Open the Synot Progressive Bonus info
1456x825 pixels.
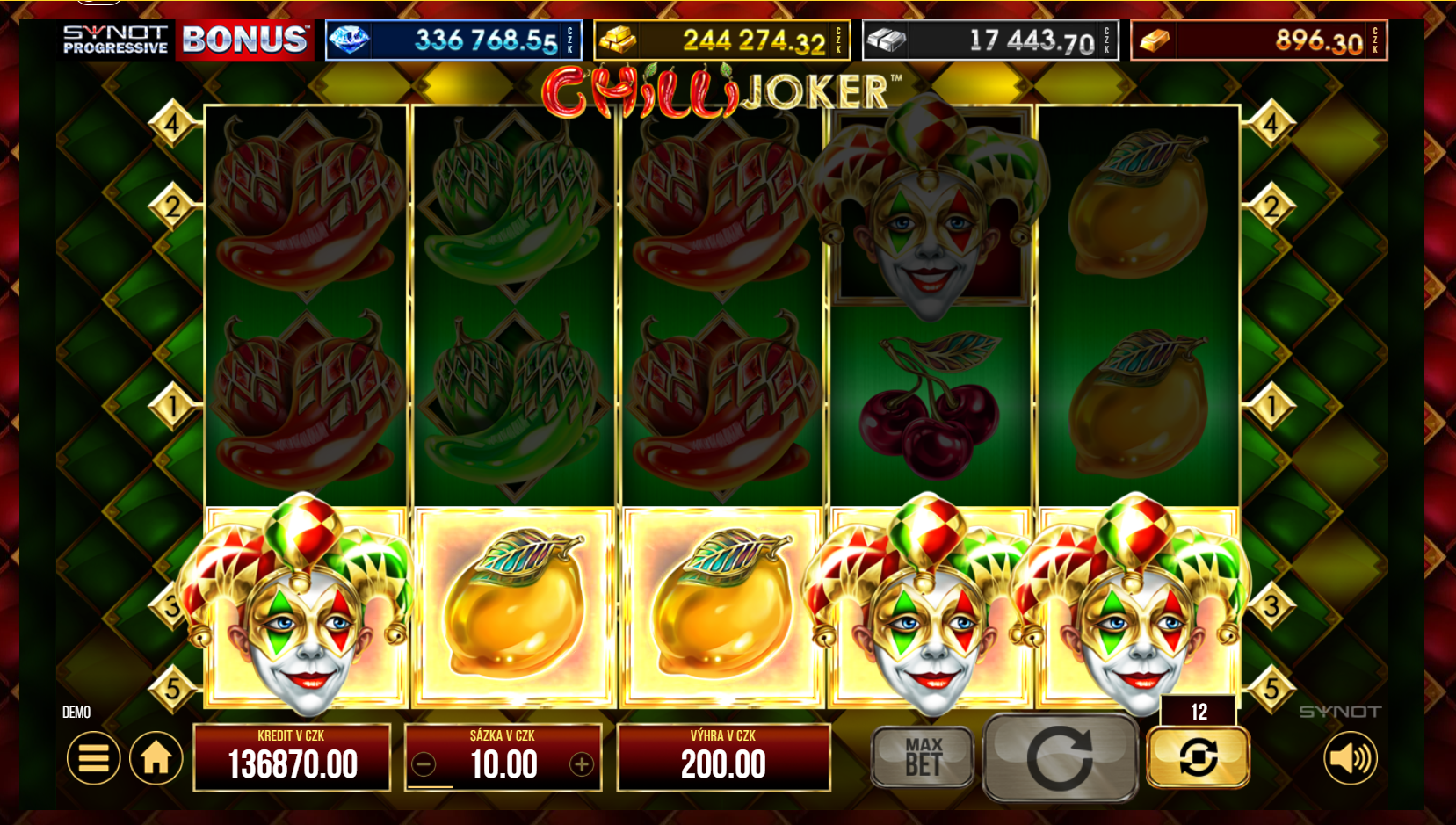click(x=187, y=40)
